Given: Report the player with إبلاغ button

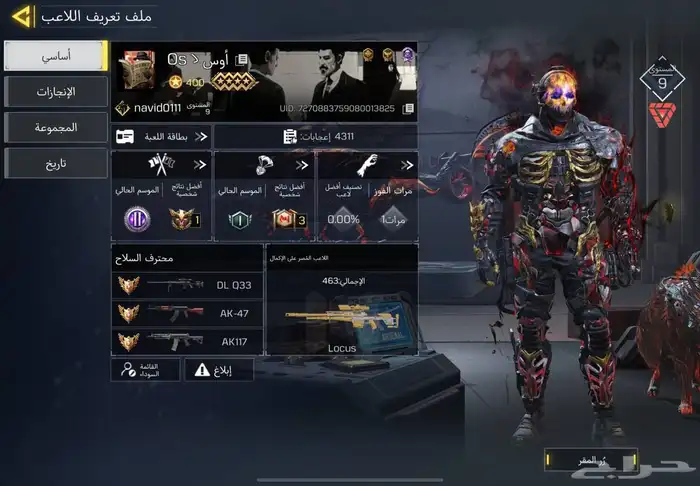Looking at the screenshot, I should pos(219,369).
